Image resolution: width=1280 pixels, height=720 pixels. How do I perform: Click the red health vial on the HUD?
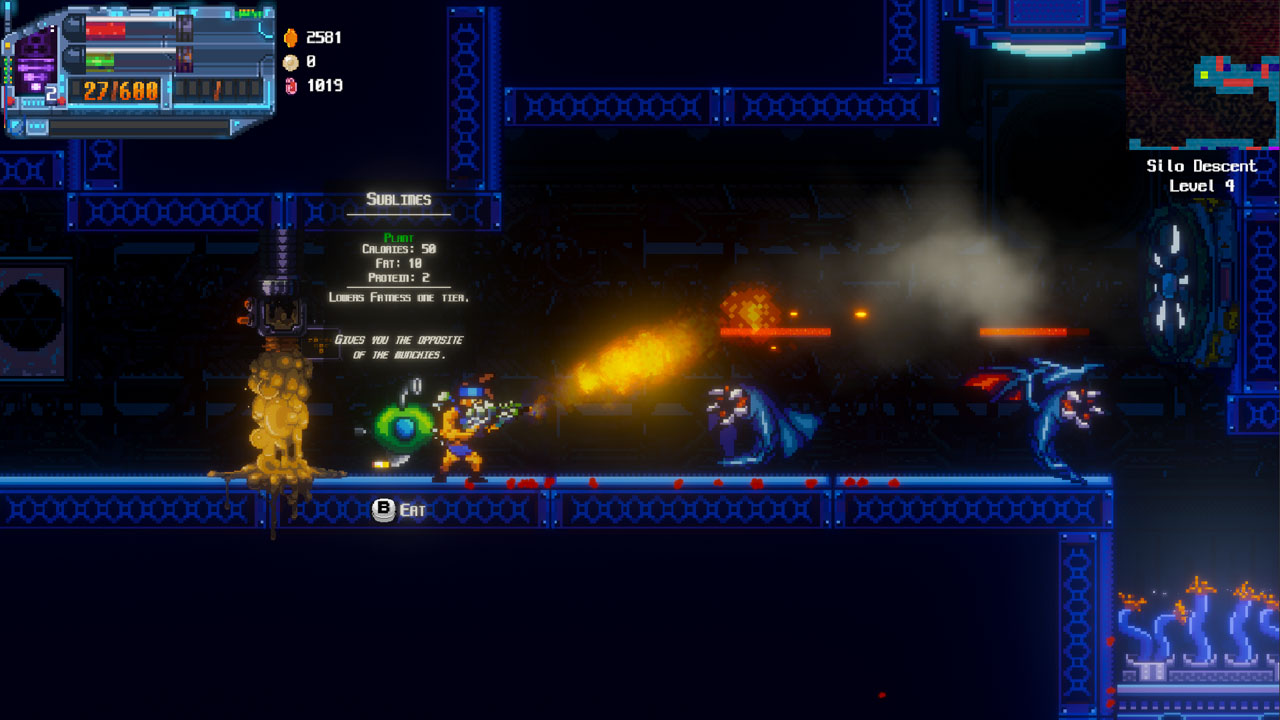tap(106, 29)
